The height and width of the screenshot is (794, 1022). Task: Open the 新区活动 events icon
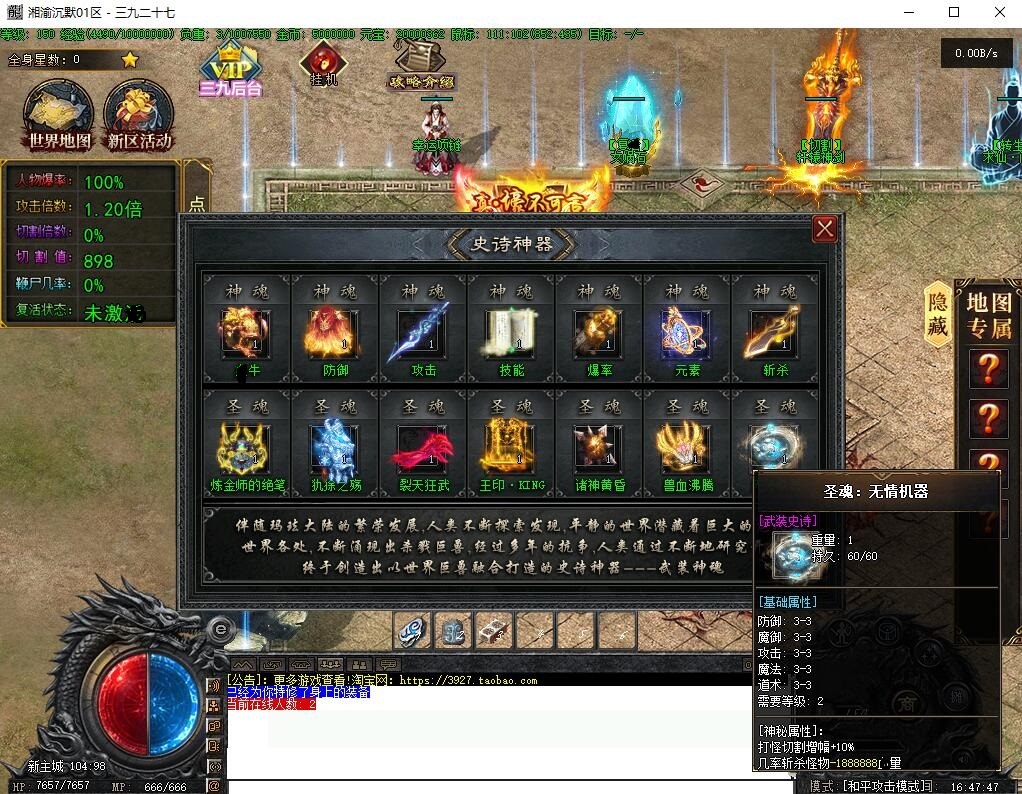pos(139,116)
